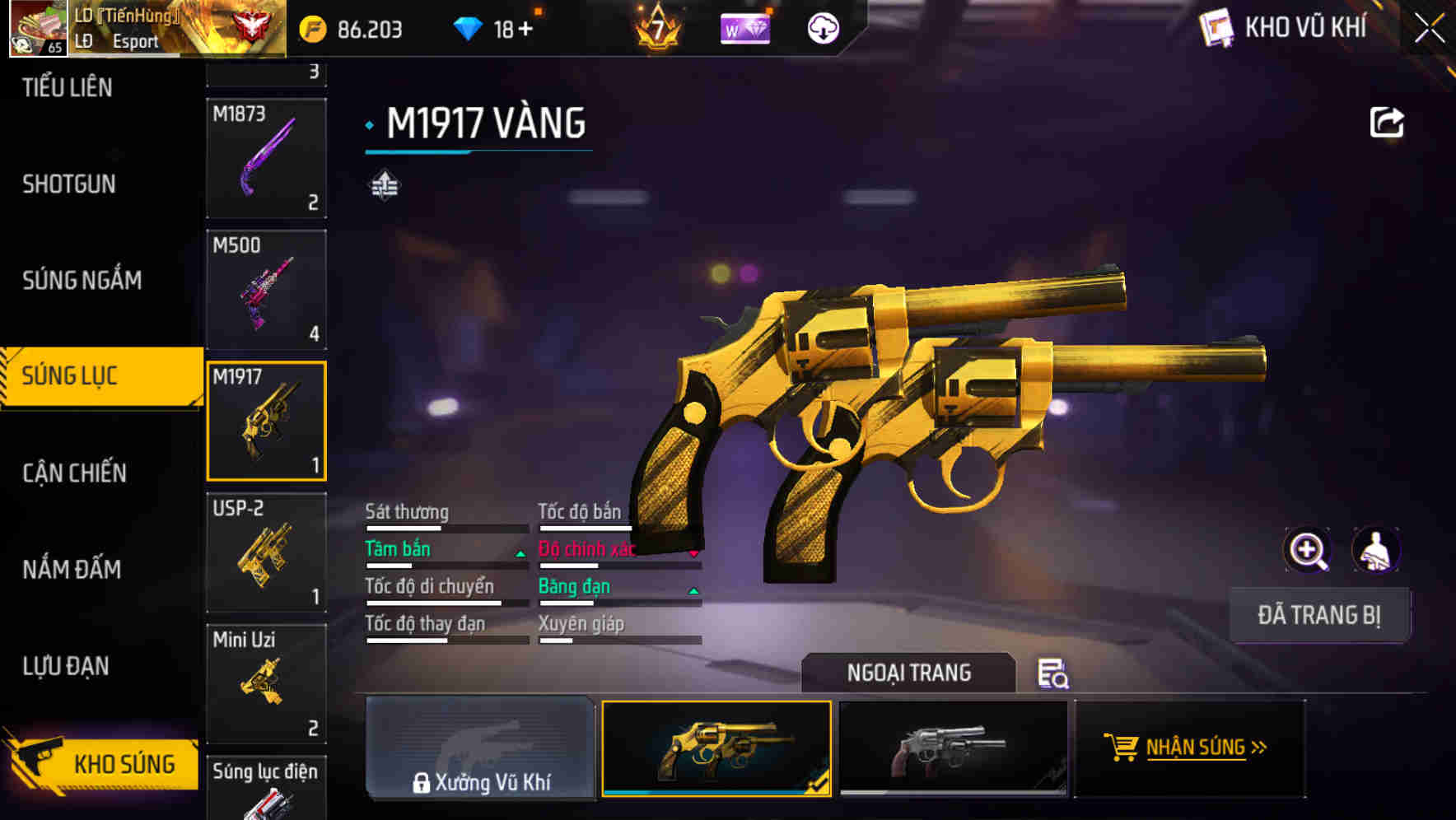The width and height of the screenshot is (1456, 820).
Task: Open the weapon zoom magnifier icon
Action: tap(1308, 550)
